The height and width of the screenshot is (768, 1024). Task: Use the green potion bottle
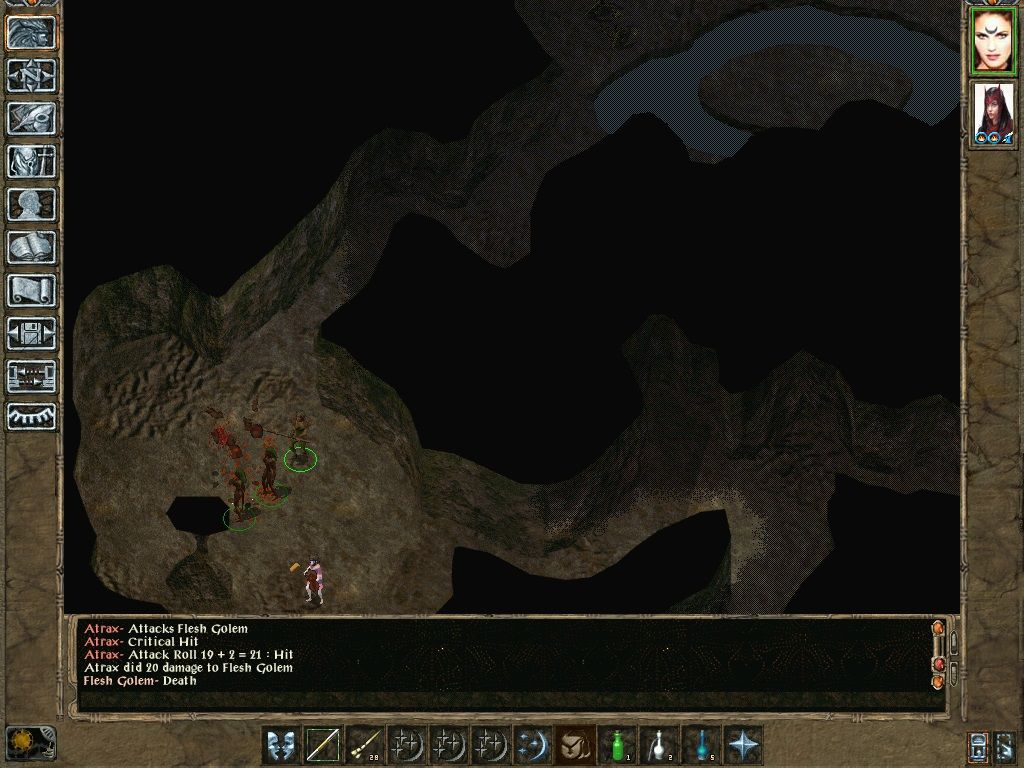(x=617, y=745)
